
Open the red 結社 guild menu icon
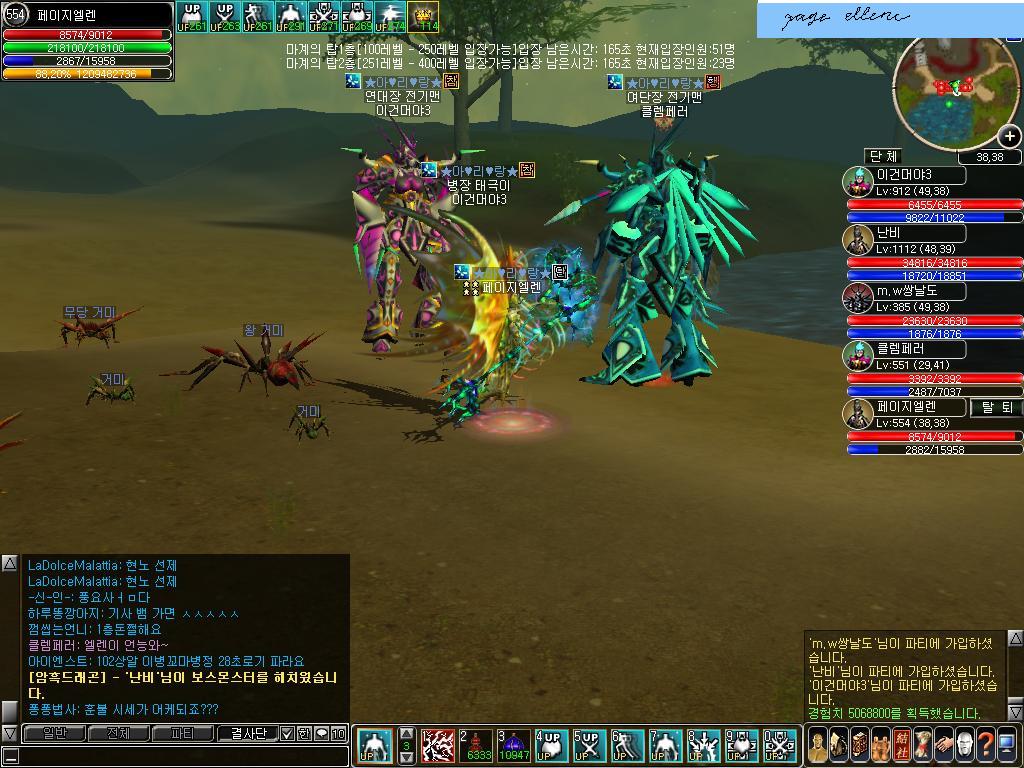[x=901, y=745]
